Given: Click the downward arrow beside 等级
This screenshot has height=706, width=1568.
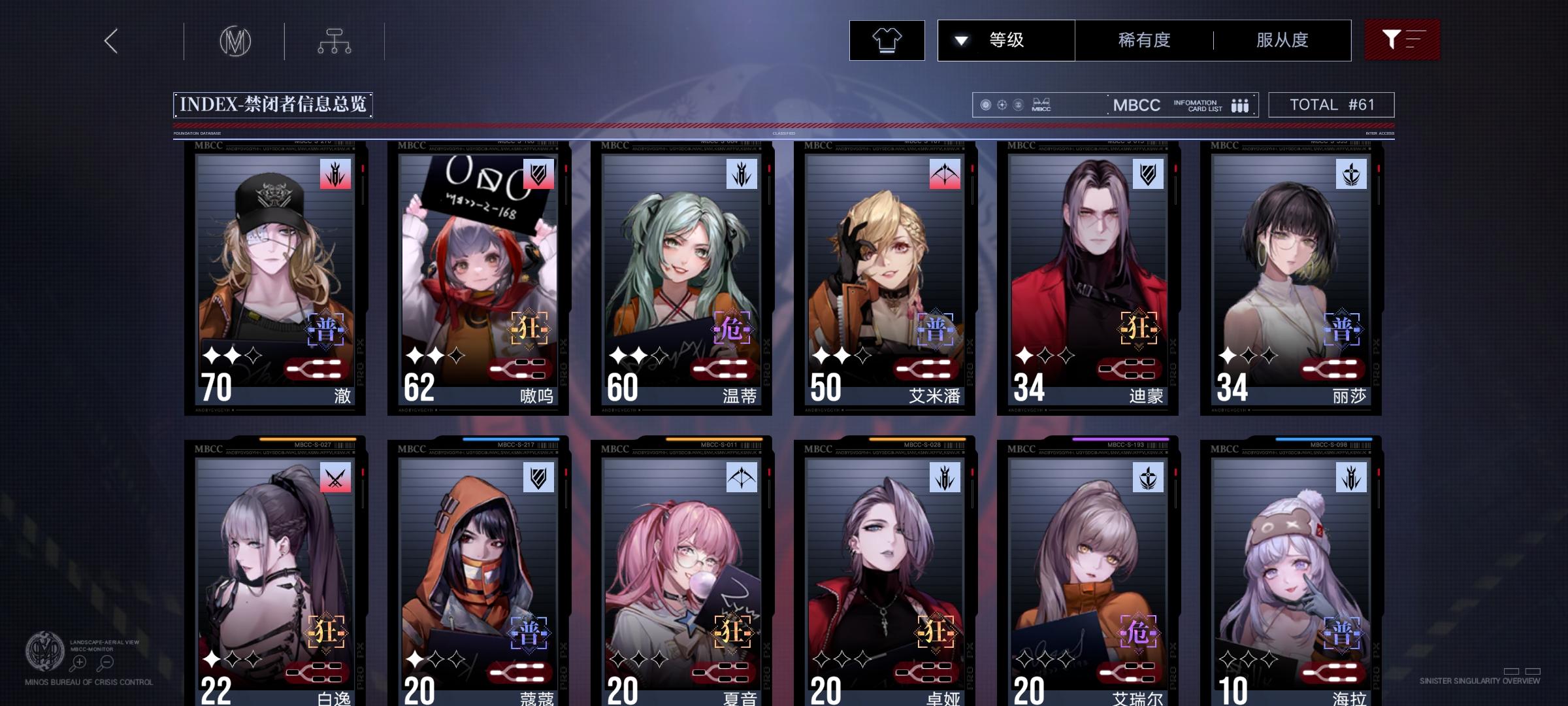Looking at the screenshot, I should click(x=960, y=40).
